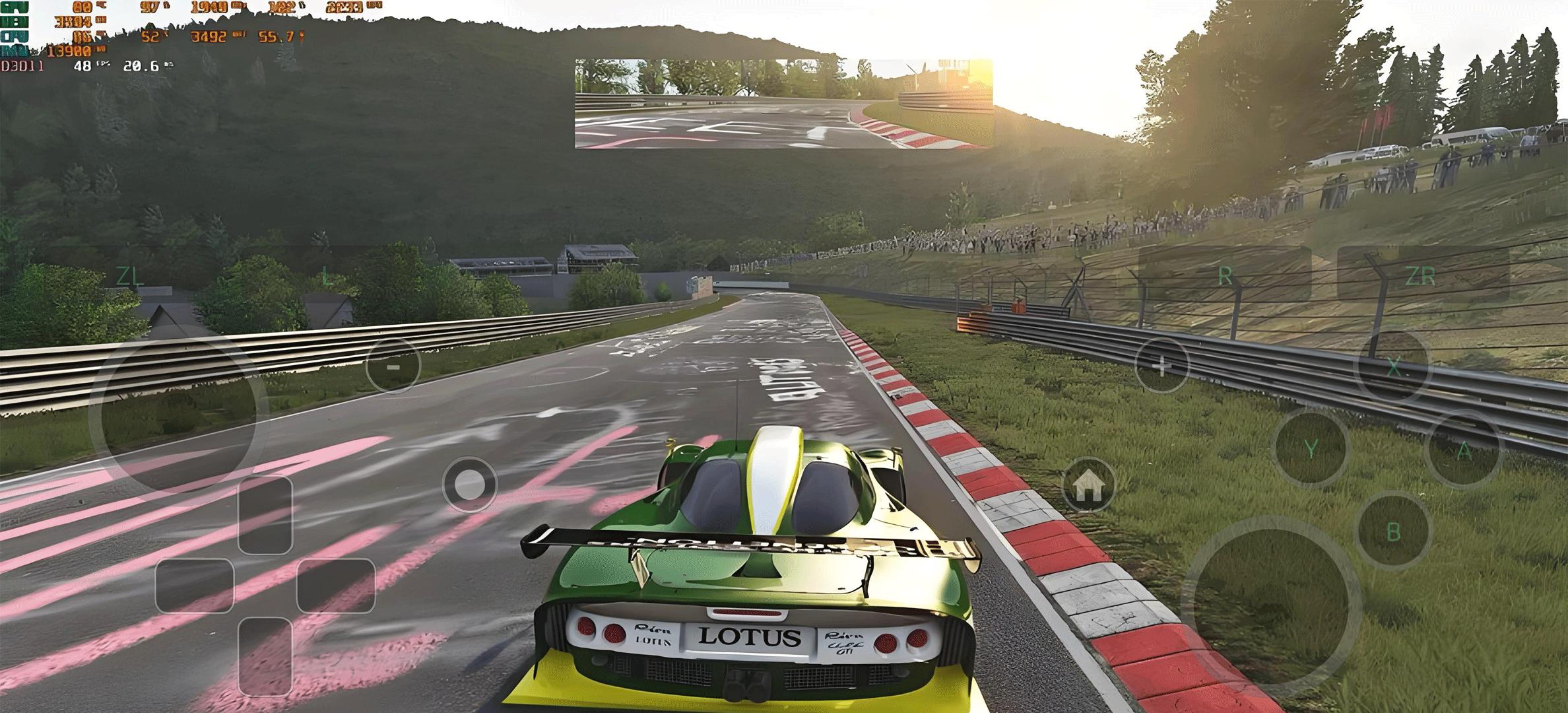The width and height of the screenshot is (1568, 713).
Task: Tap the A face button
Action: (1464, 452)
